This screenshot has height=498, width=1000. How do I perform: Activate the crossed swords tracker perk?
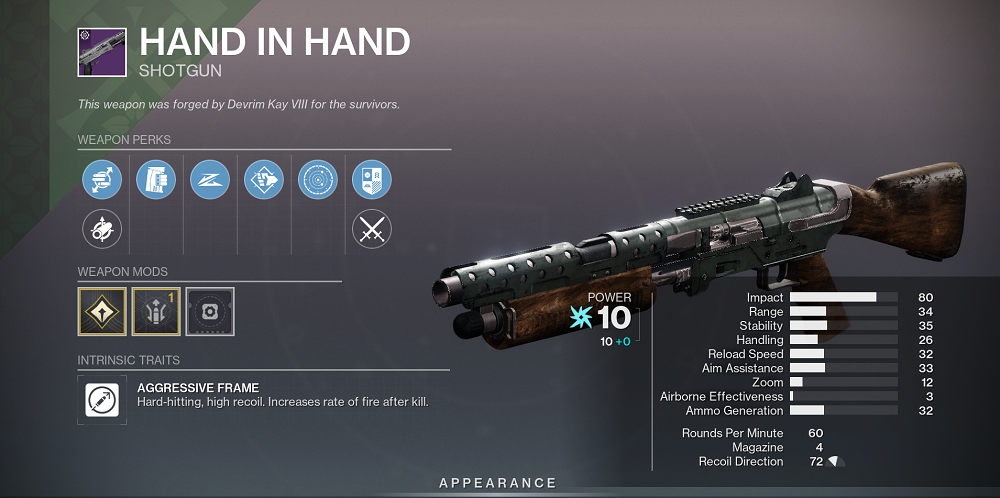pos(372,230)
